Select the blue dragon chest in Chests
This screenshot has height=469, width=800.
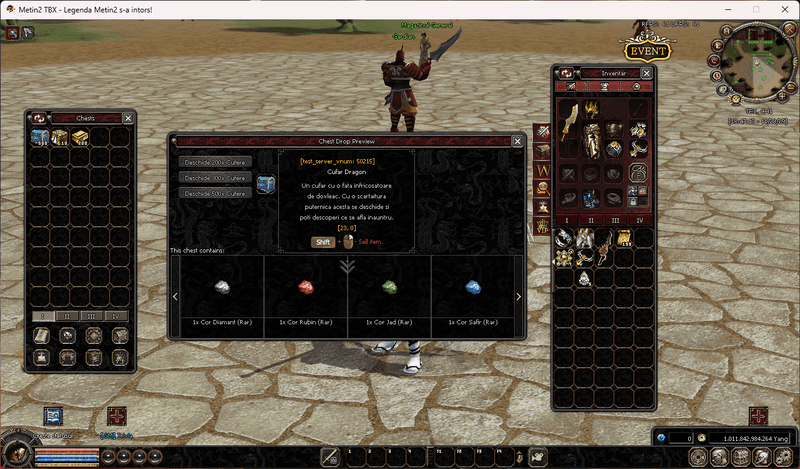tap(40, 137)
